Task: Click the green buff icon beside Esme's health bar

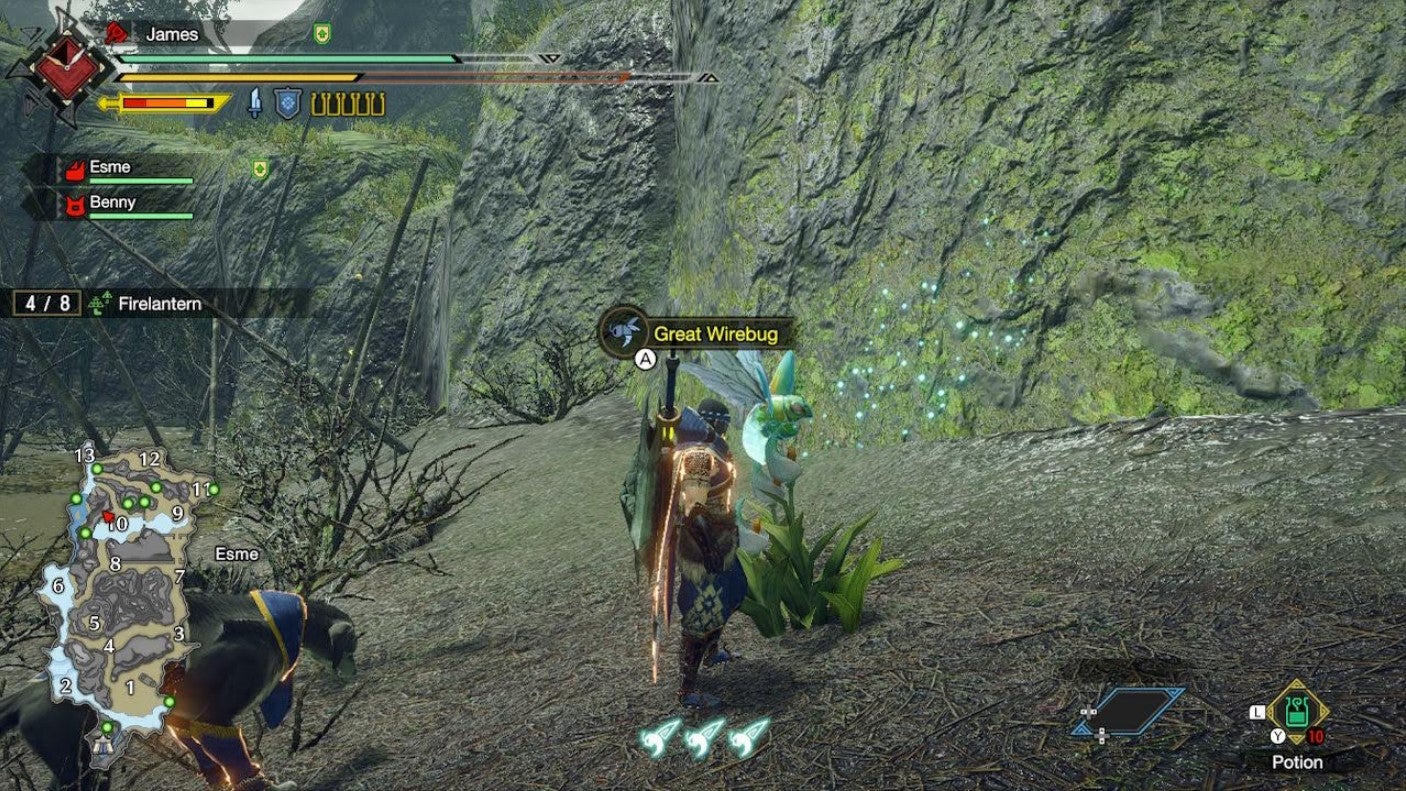Action: click(x=259, y=167)
